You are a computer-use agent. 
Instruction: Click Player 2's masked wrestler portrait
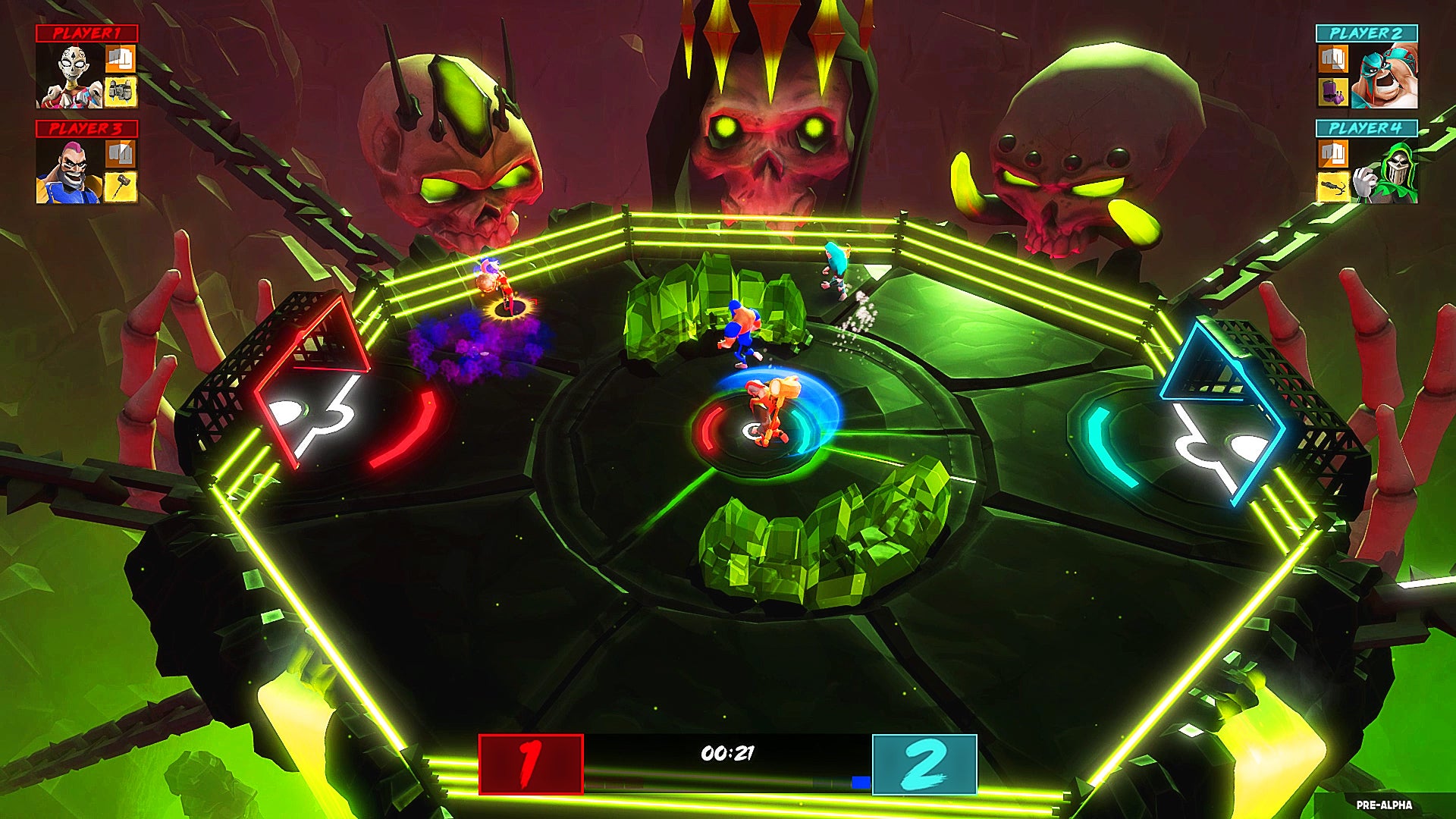[x=1383, y=76]
